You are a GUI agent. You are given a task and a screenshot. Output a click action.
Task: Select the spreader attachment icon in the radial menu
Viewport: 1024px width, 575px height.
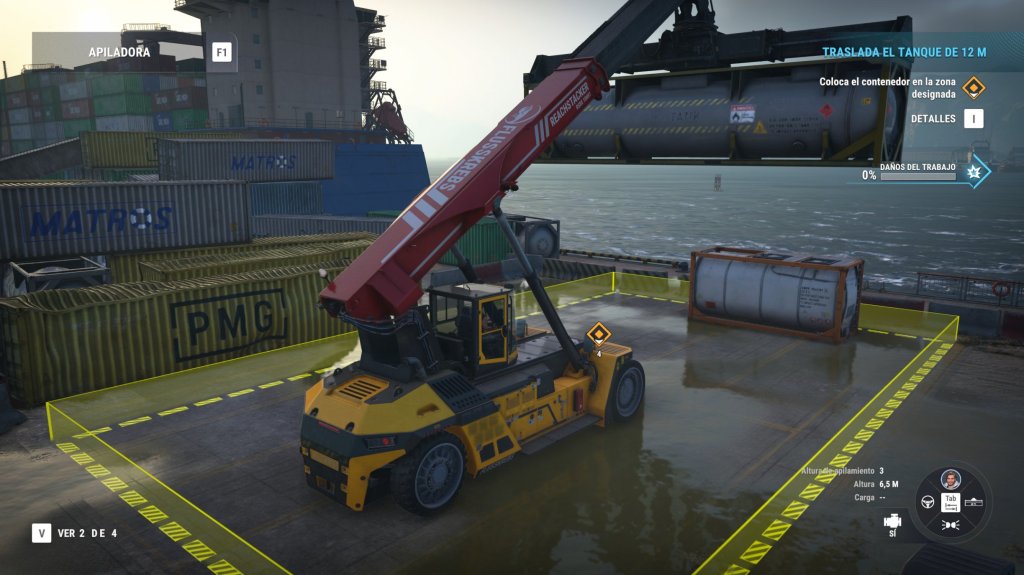975,501
